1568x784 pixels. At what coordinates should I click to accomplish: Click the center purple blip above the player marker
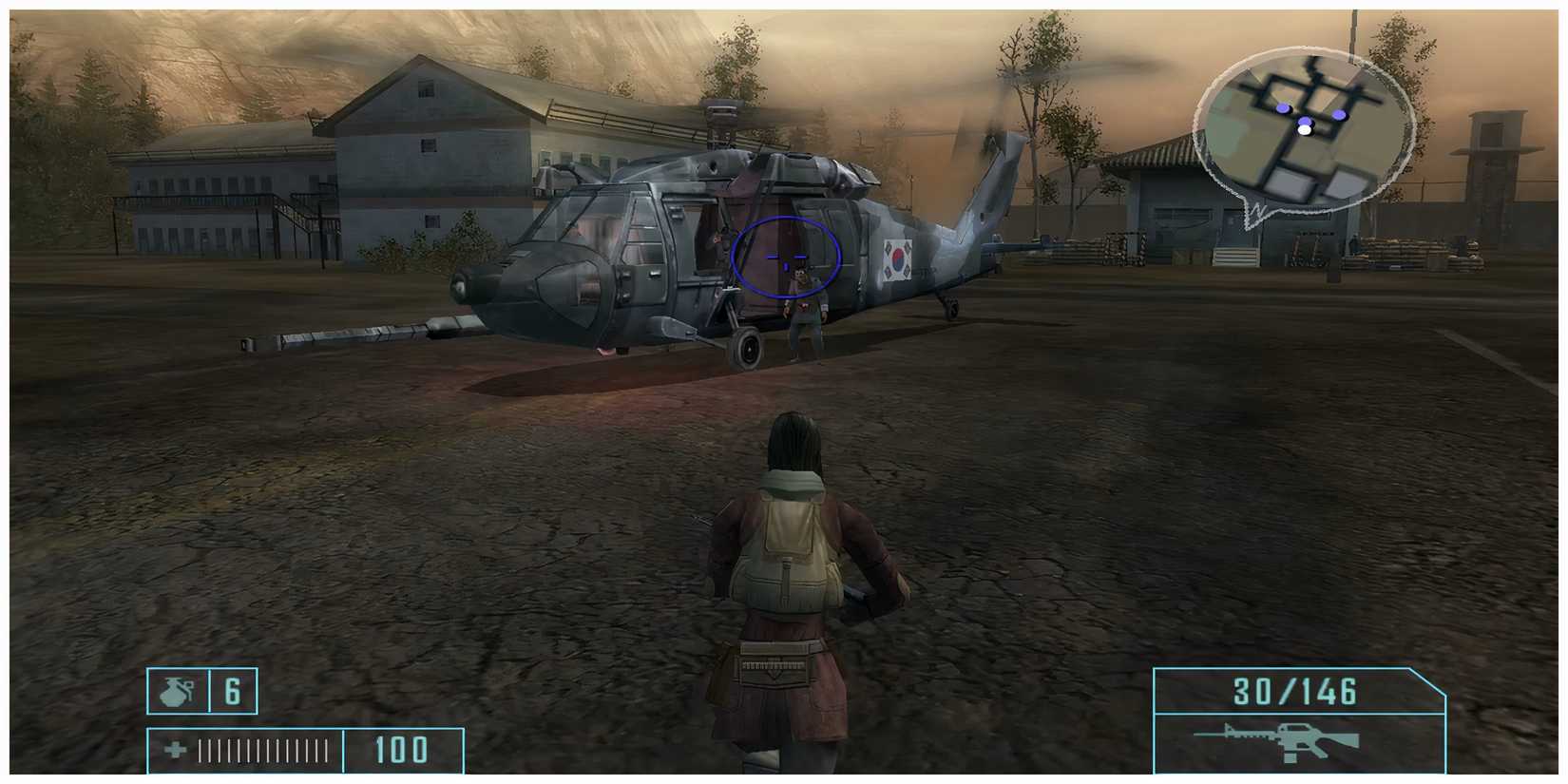[x=1305, y=122]
